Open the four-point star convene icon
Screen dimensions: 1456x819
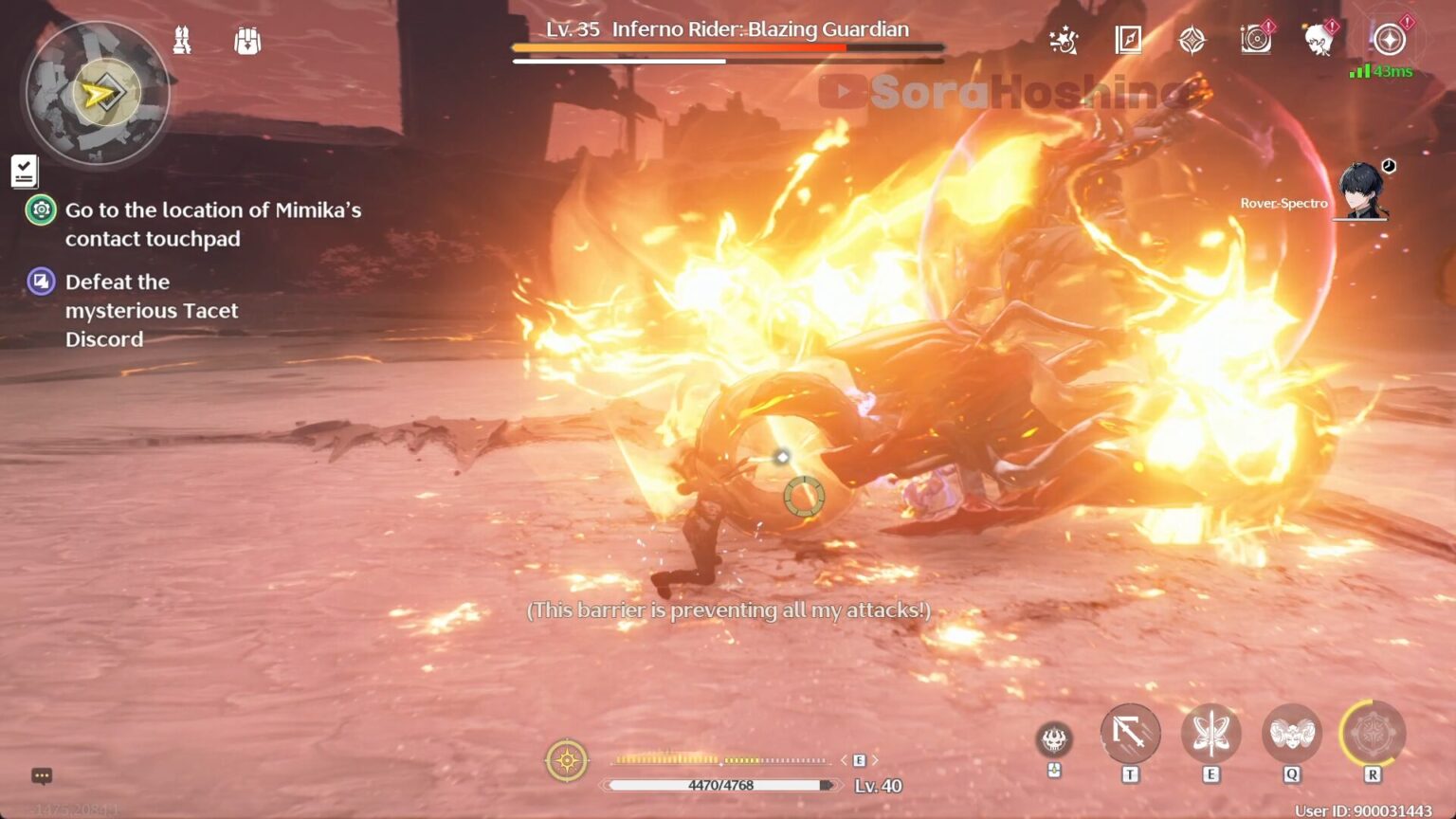click(x=1192, y=41)
